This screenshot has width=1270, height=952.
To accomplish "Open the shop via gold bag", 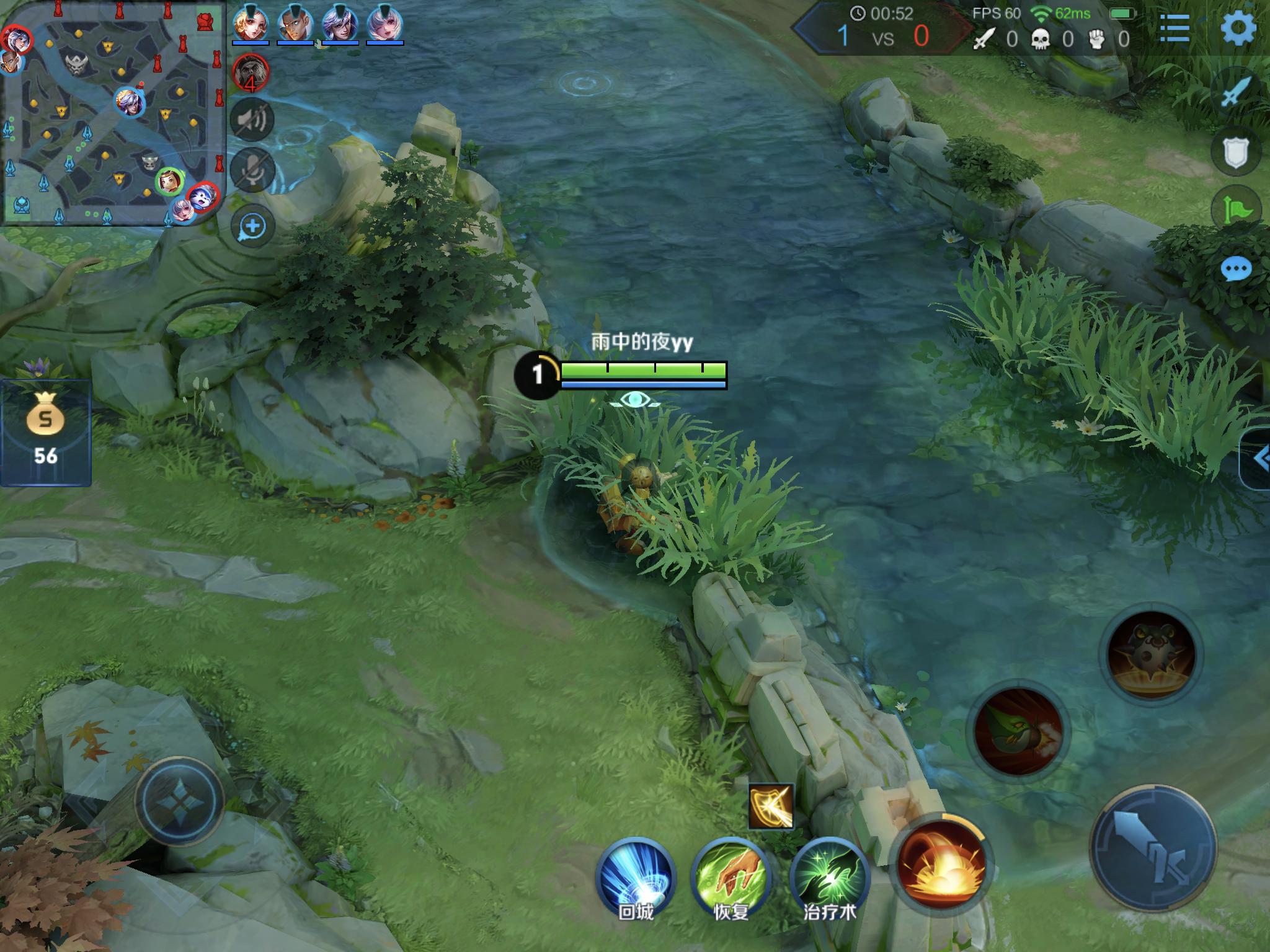I will 46,433.
